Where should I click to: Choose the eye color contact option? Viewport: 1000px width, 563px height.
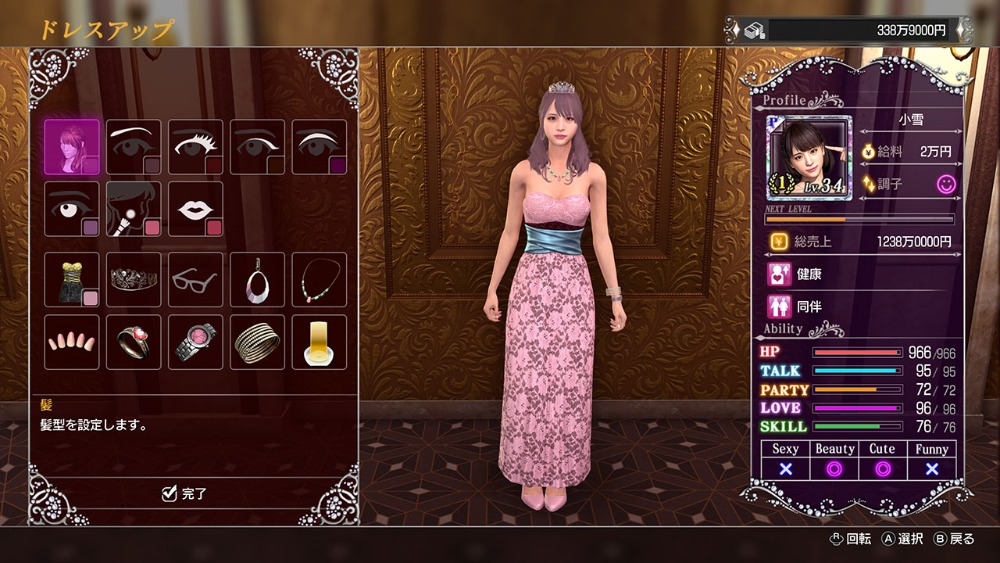tap(72, 209)
